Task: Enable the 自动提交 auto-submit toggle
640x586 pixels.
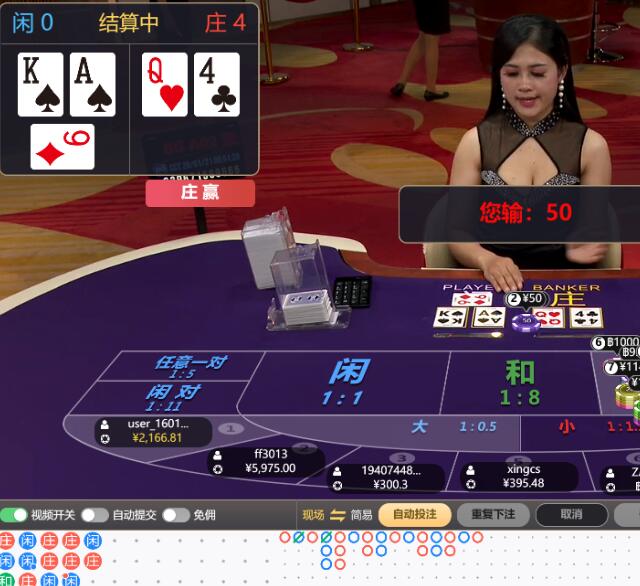Action: [95, 515]
